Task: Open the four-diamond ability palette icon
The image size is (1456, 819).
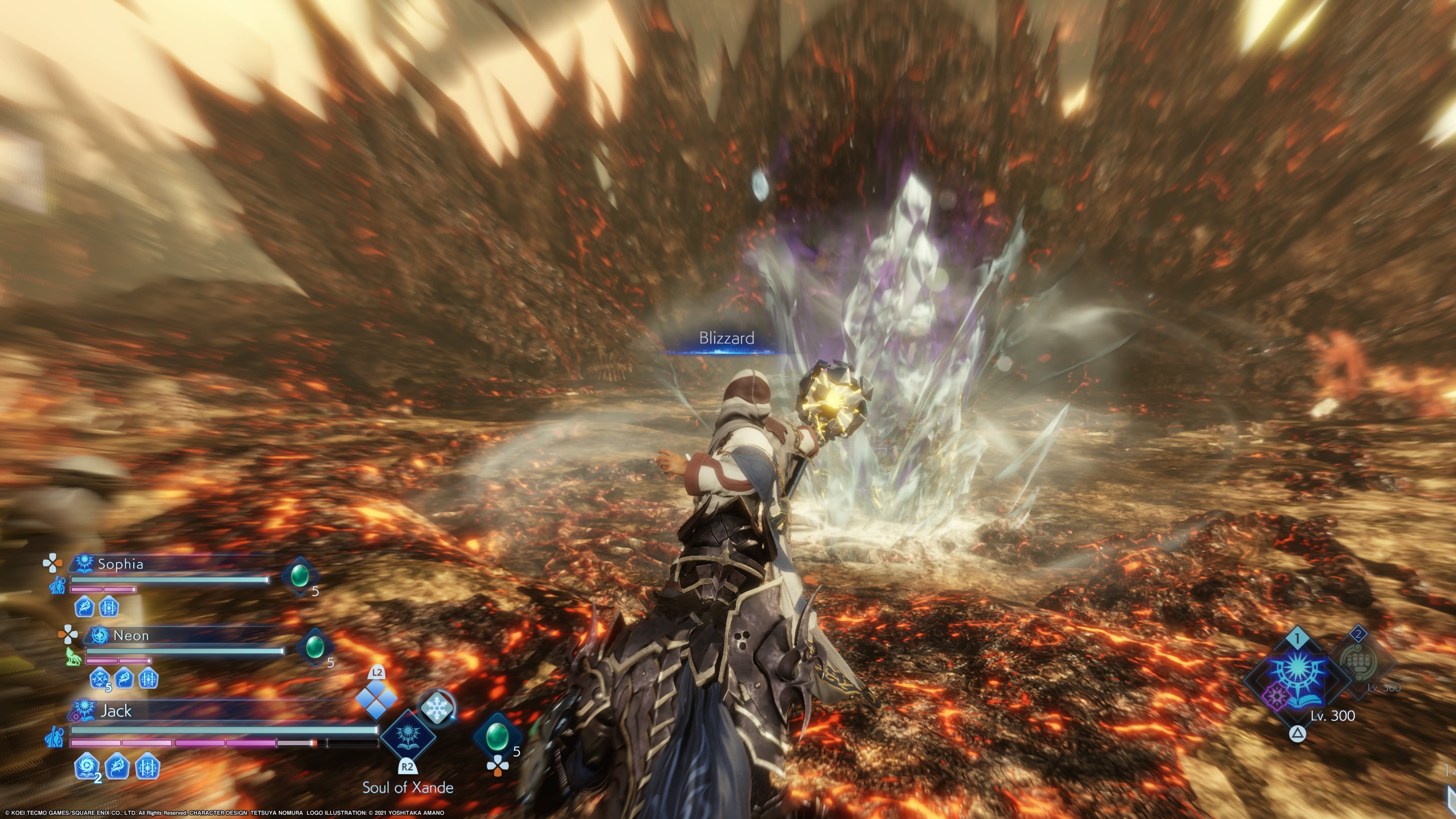Action: 376,698
